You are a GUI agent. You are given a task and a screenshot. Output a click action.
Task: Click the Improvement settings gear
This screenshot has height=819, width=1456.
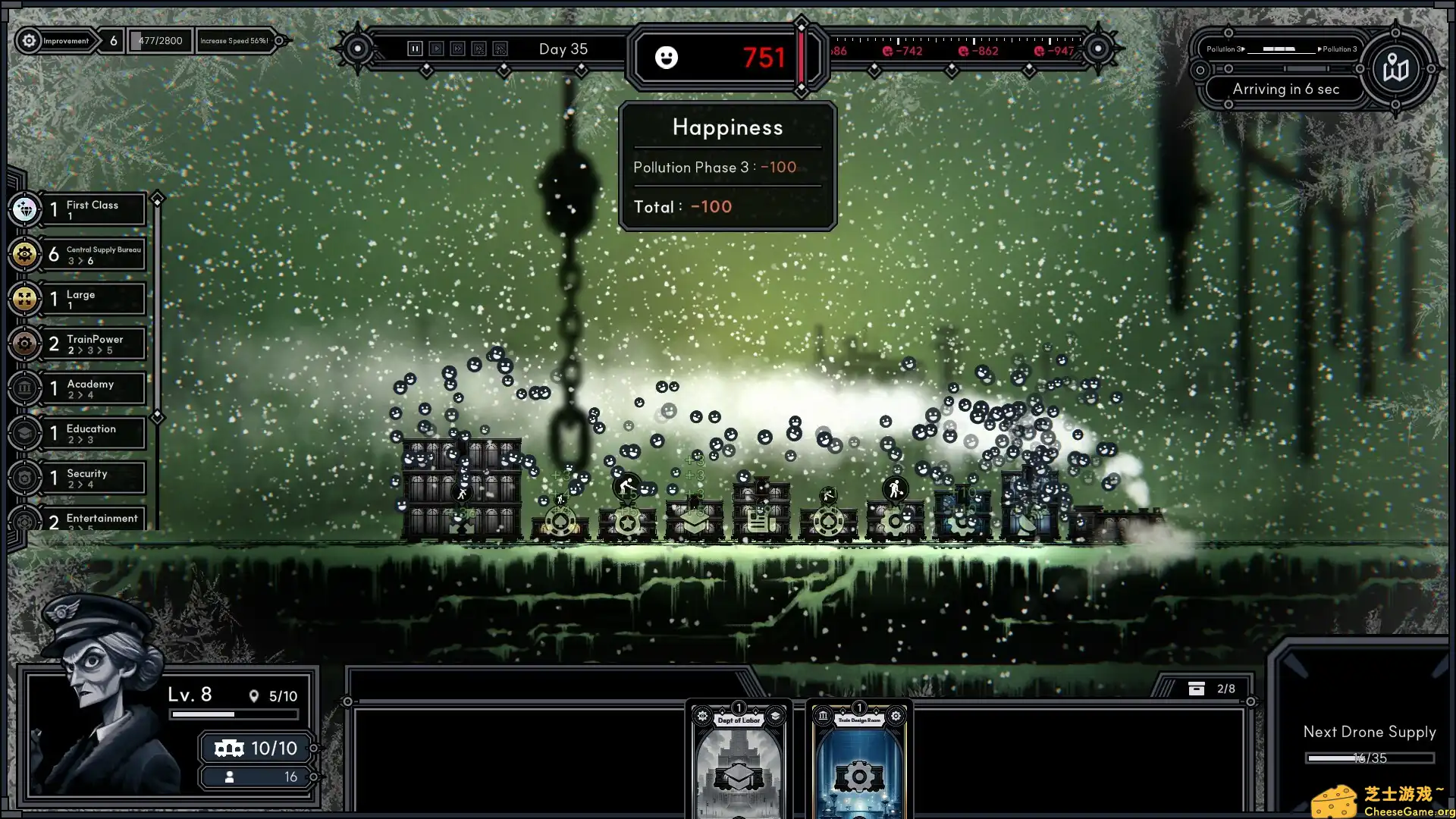tap(29, 41)
